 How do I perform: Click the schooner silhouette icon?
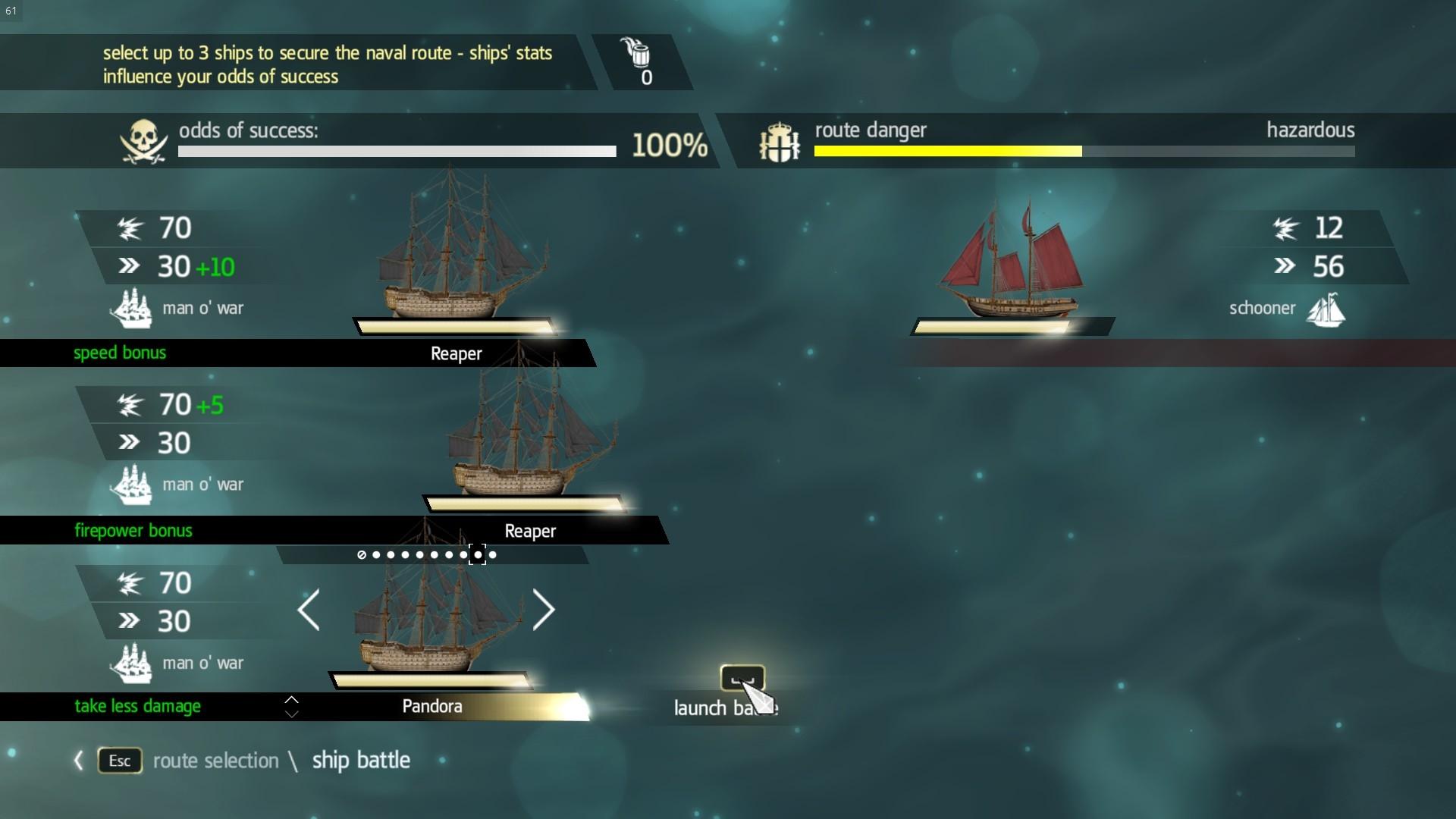[1327, 309]
